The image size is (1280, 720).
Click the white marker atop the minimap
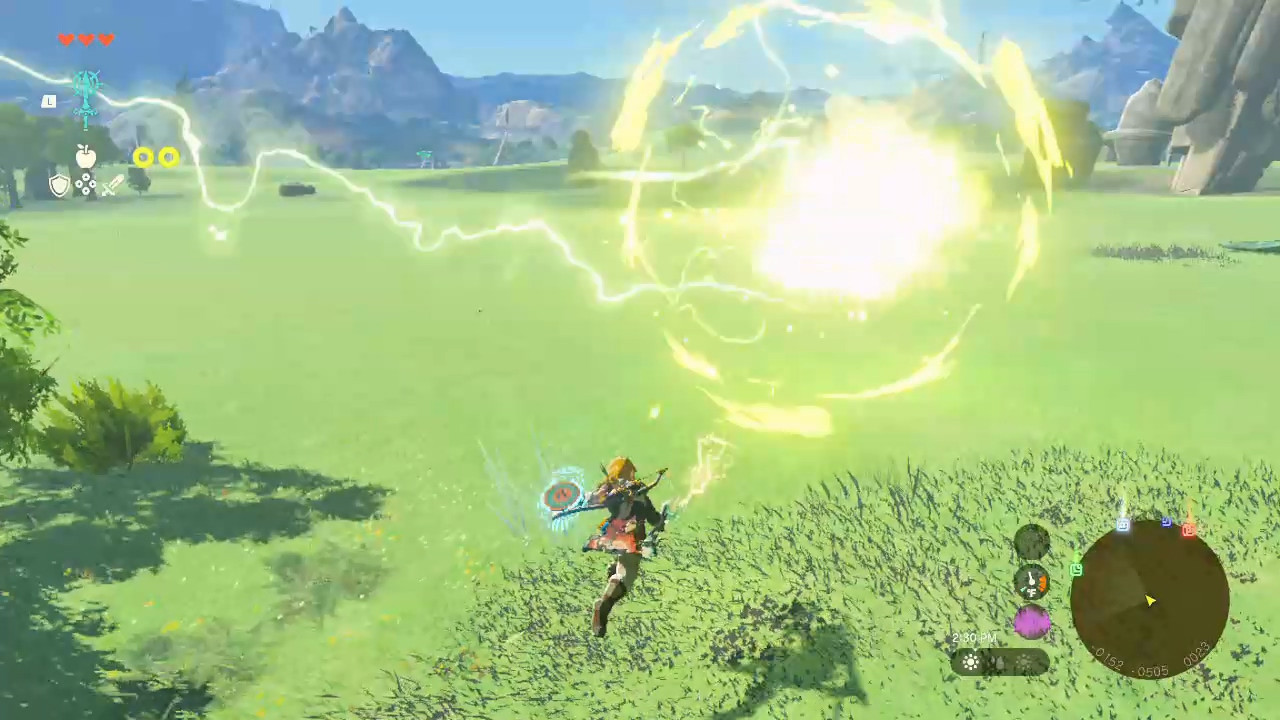click(x=1123, y=524)
